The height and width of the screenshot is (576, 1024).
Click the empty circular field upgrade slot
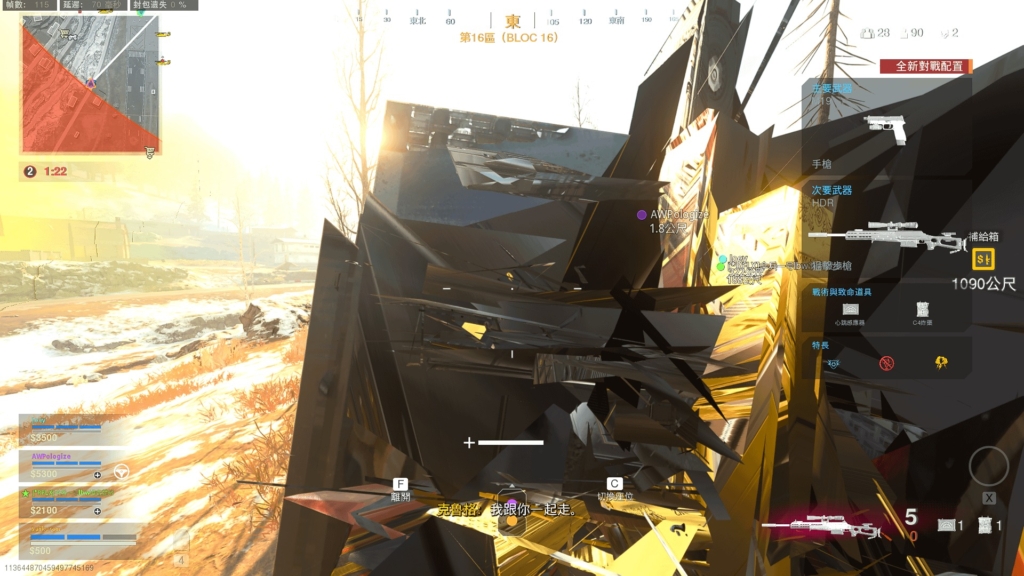(988, 466)
